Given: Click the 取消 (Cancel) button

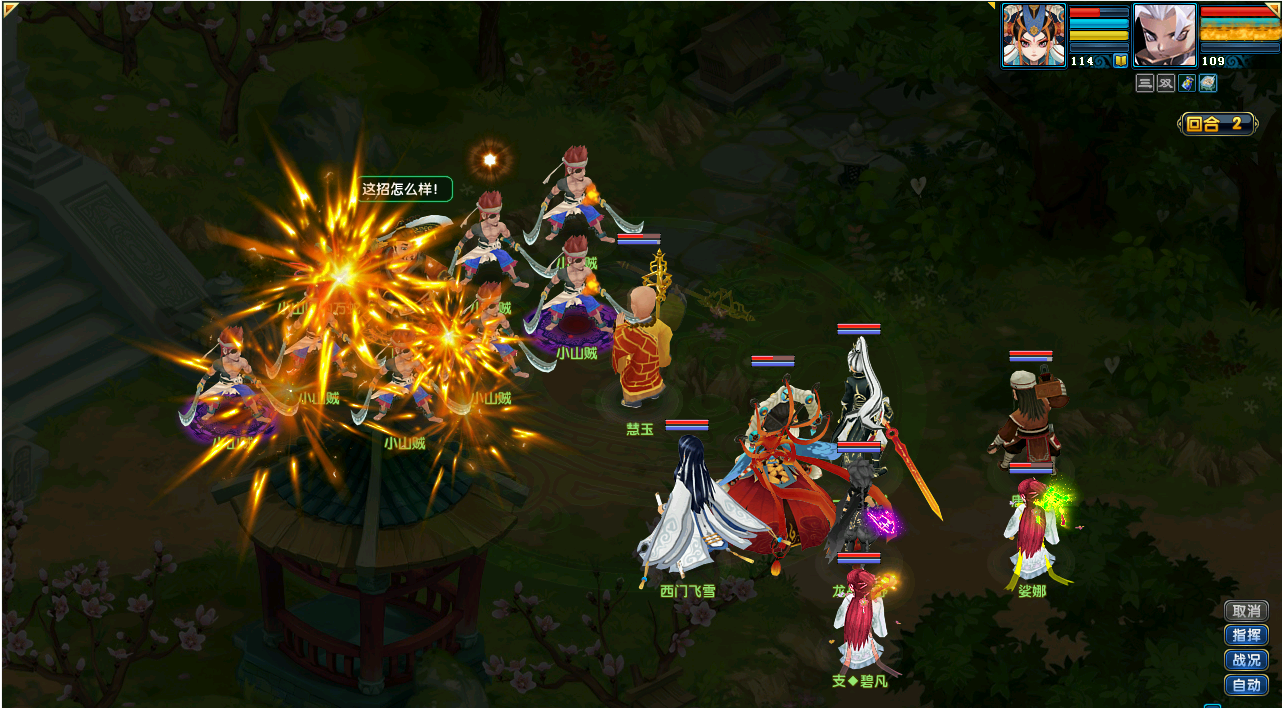Looking at the screenshot, I should click(x=1246, y=611).
